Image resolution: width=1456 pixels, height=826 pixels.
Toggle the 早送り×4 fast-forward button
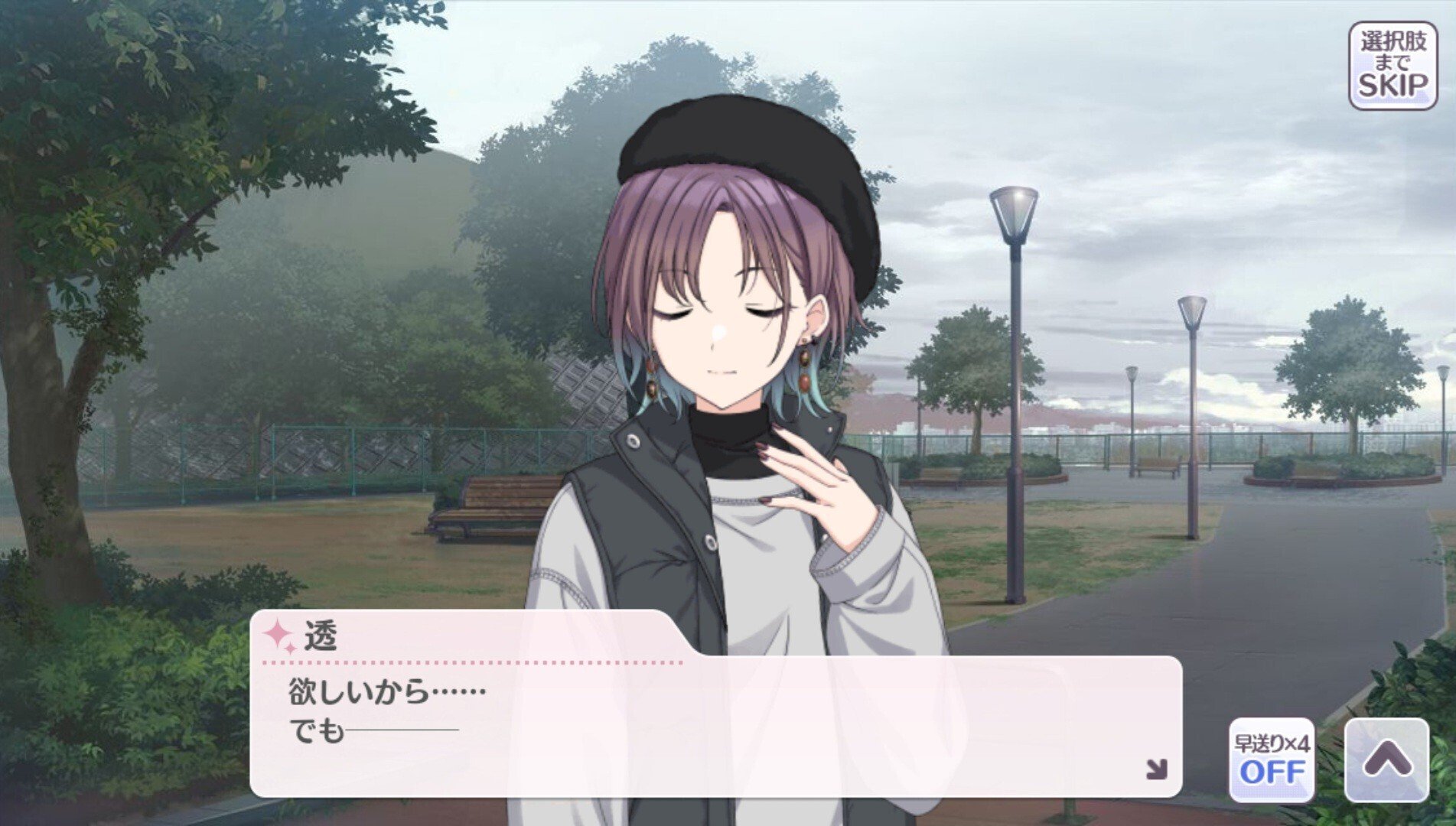click(x=1272, y=759)
